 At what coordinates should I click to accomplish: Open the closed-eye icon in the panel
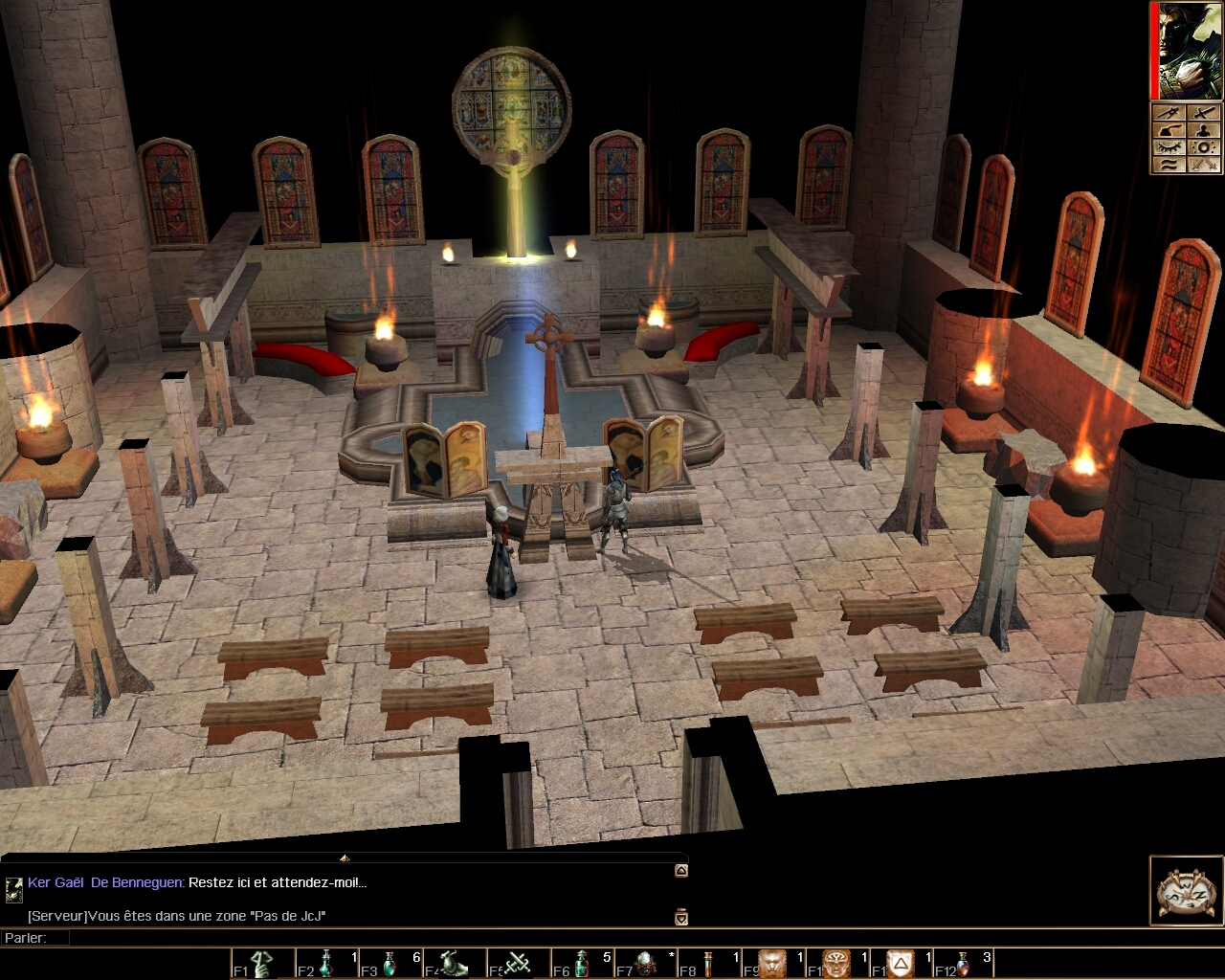coord(1169,147)
